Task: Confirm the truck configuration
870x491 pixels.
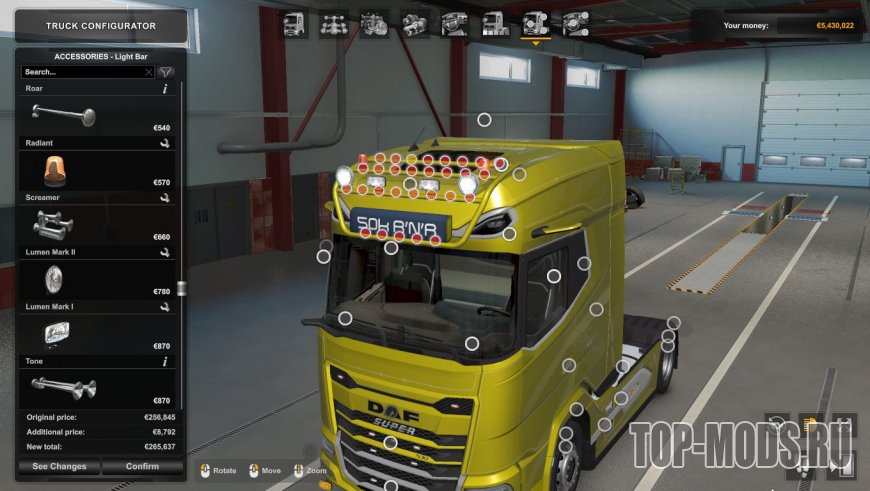Action: tap(143, 467)
